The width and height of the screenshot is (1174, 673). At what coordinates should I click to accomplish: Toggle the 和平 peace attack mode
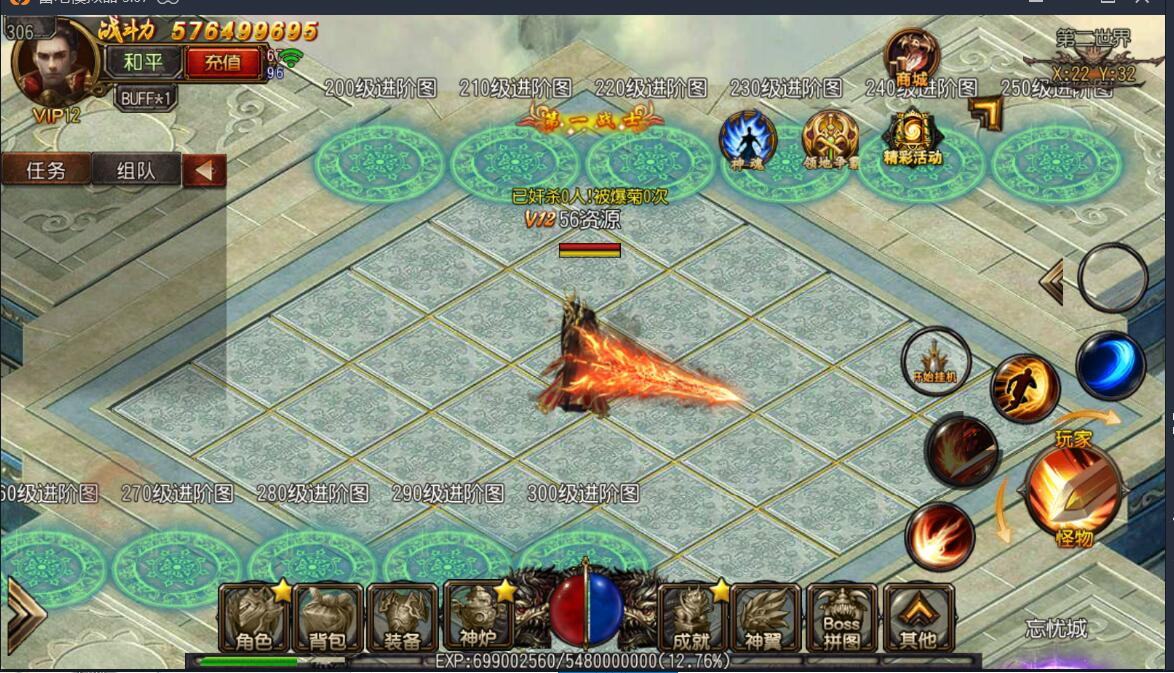tap(143, 62)
